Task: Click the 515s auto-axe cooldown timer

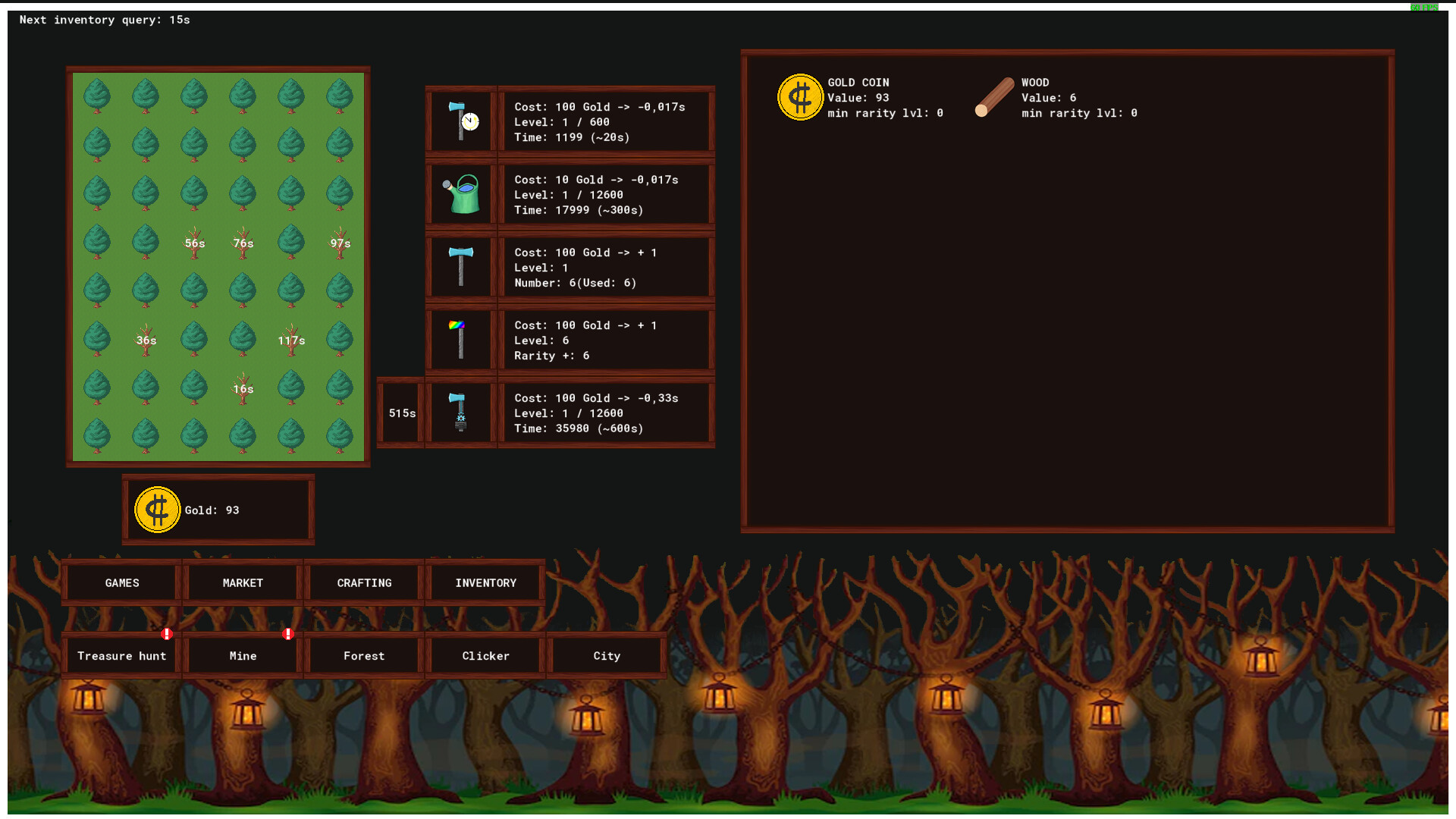Action: (x=401, y=413)
